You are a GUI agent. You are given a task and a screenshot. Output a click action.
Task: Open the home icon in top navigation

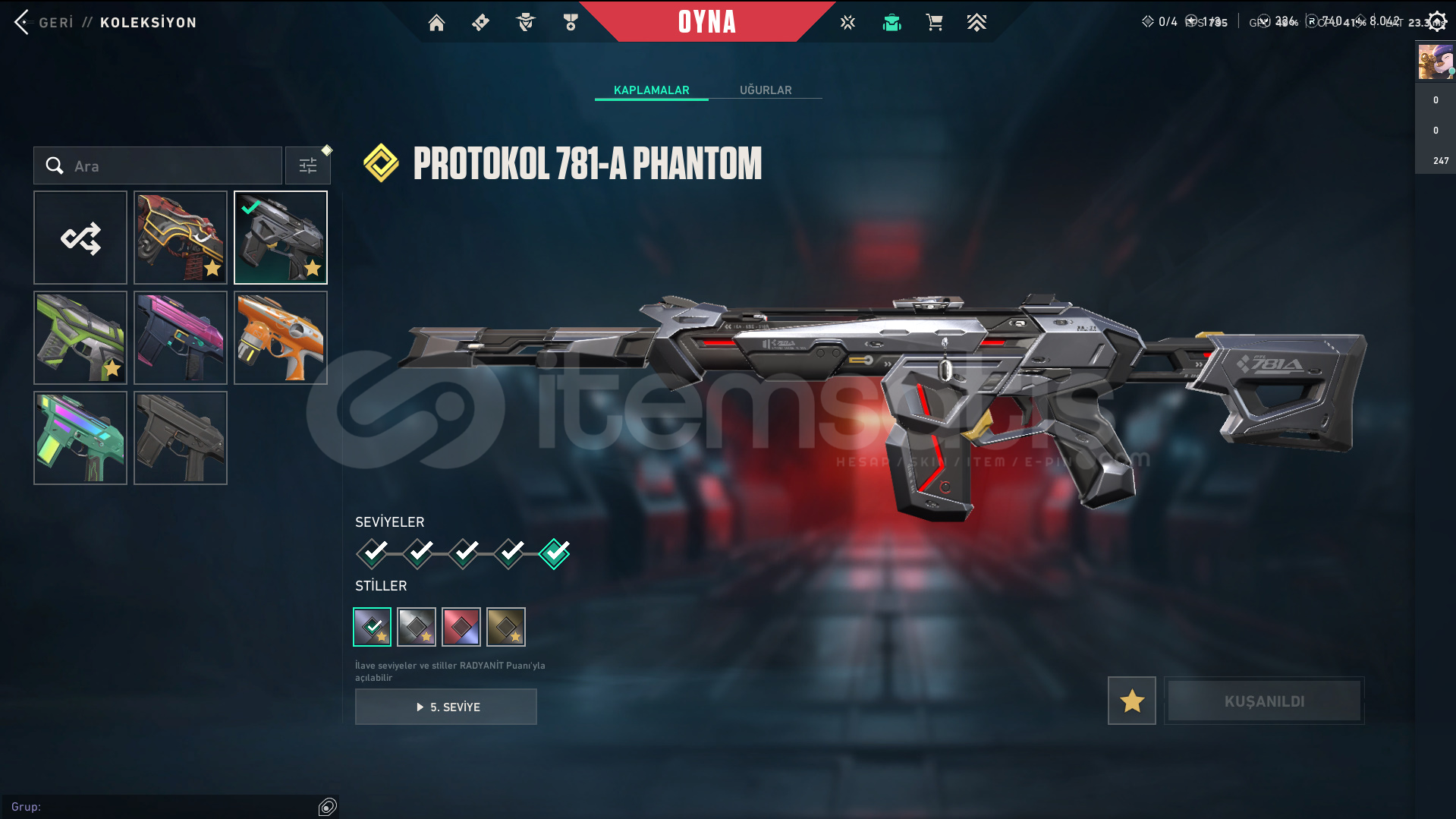(x=436, y=23)
